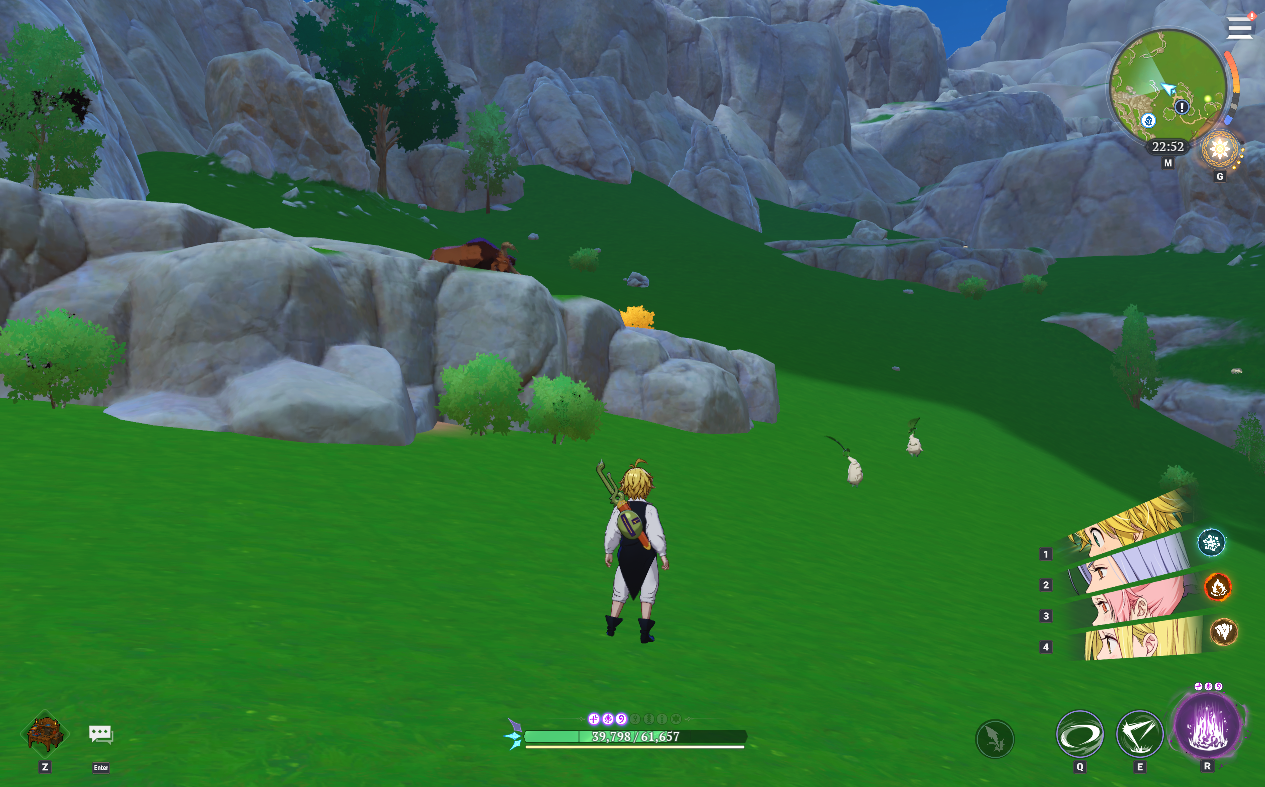Open the chat speech bubble

pyautogui.click(x=100, y=735)
